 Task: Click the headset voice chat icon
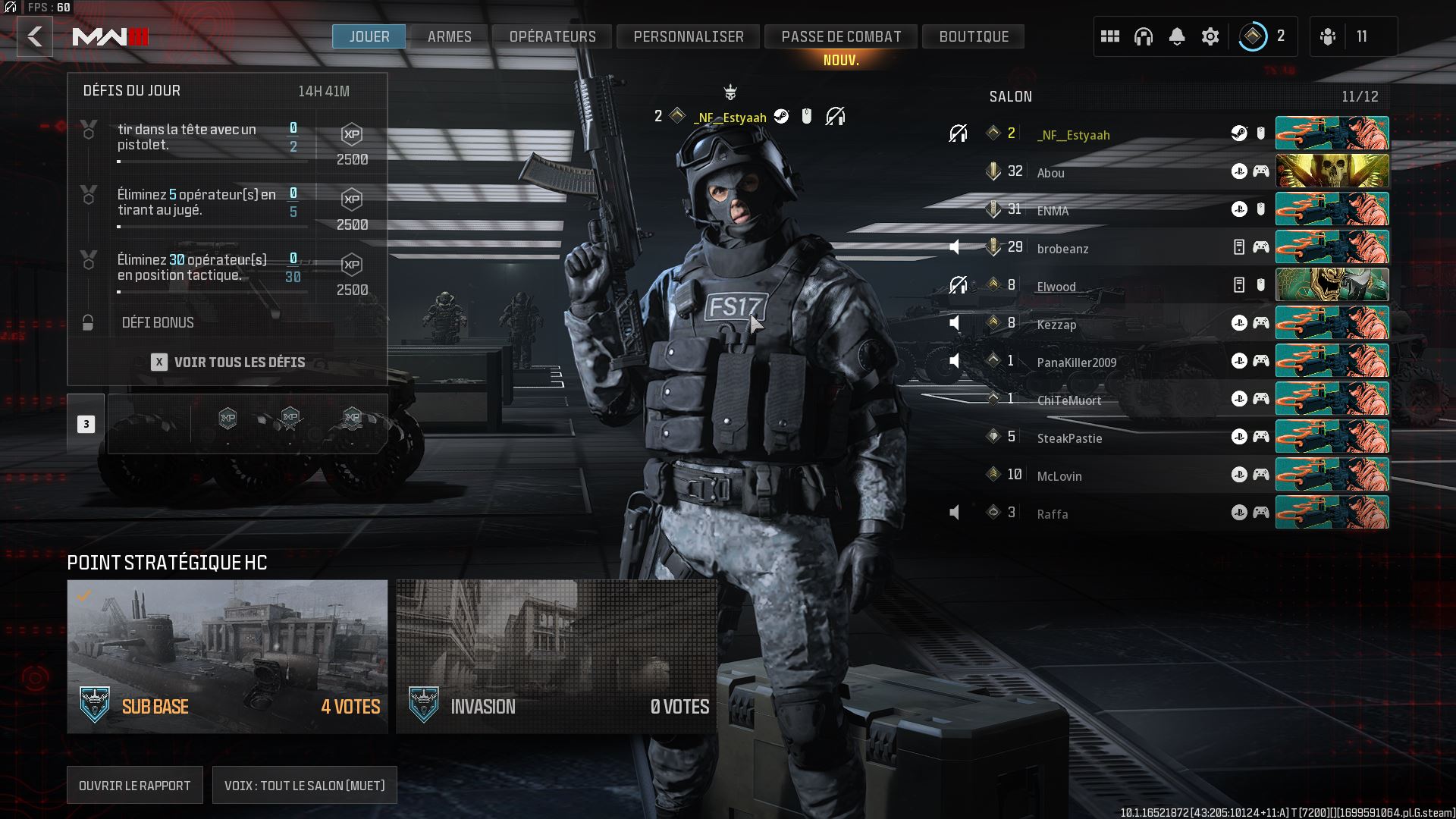[1144, 36]
